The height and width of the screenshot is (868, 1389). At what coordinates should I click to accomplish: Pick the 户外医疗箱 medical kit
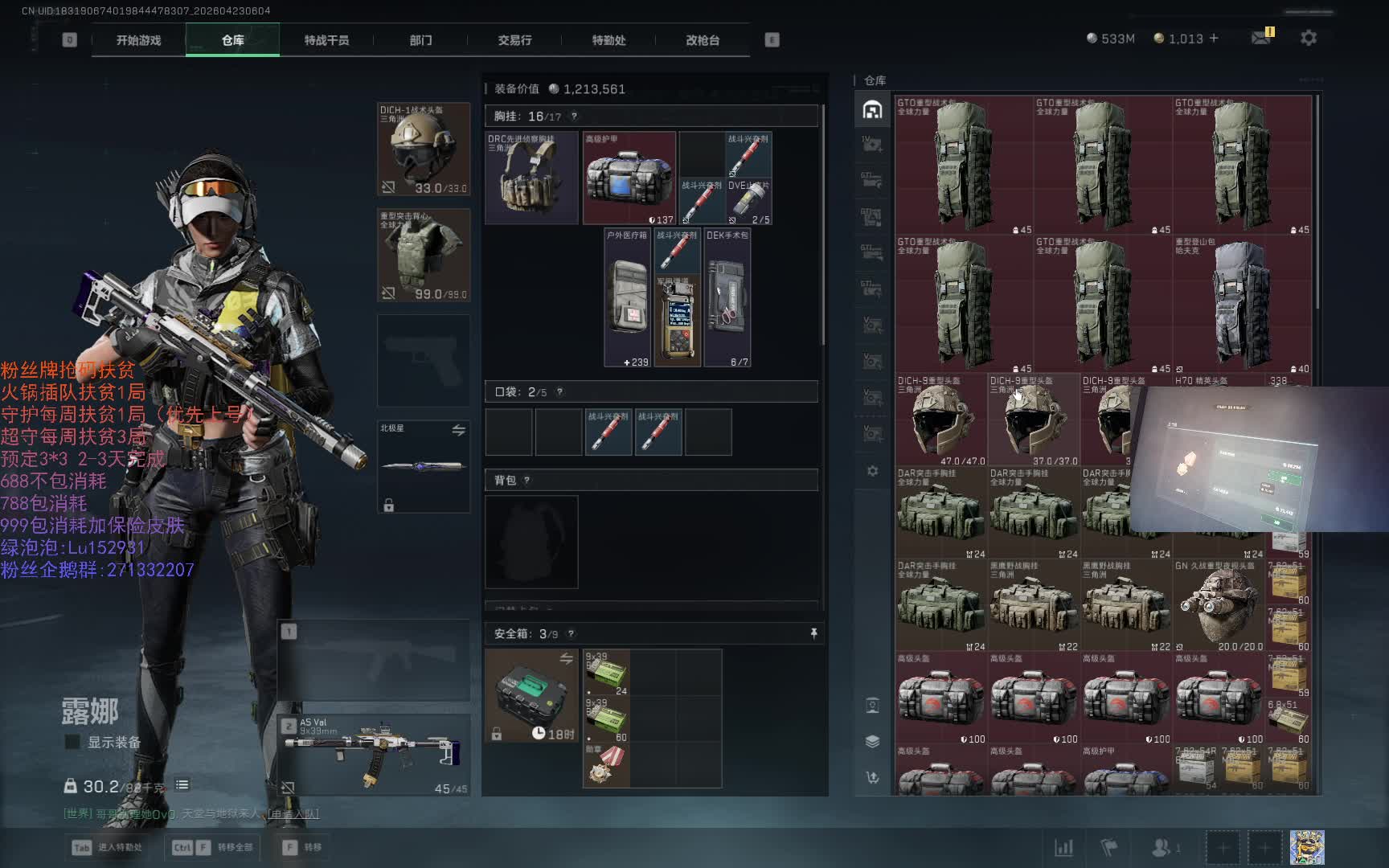point(627,297)
